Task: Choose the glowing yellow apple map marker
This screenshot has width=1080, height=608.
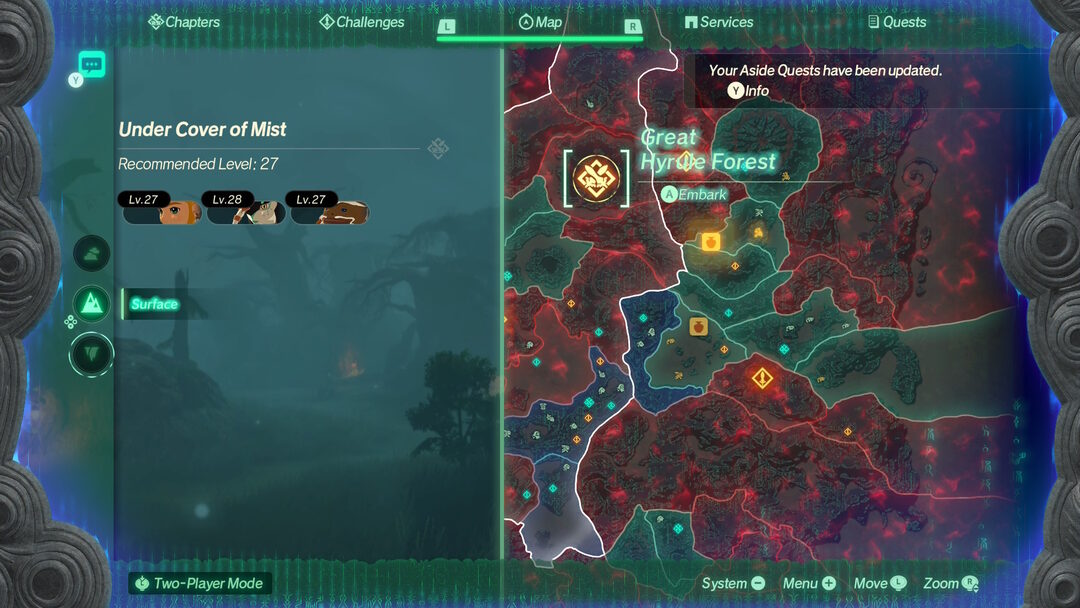Action: (x=710, y=241)
